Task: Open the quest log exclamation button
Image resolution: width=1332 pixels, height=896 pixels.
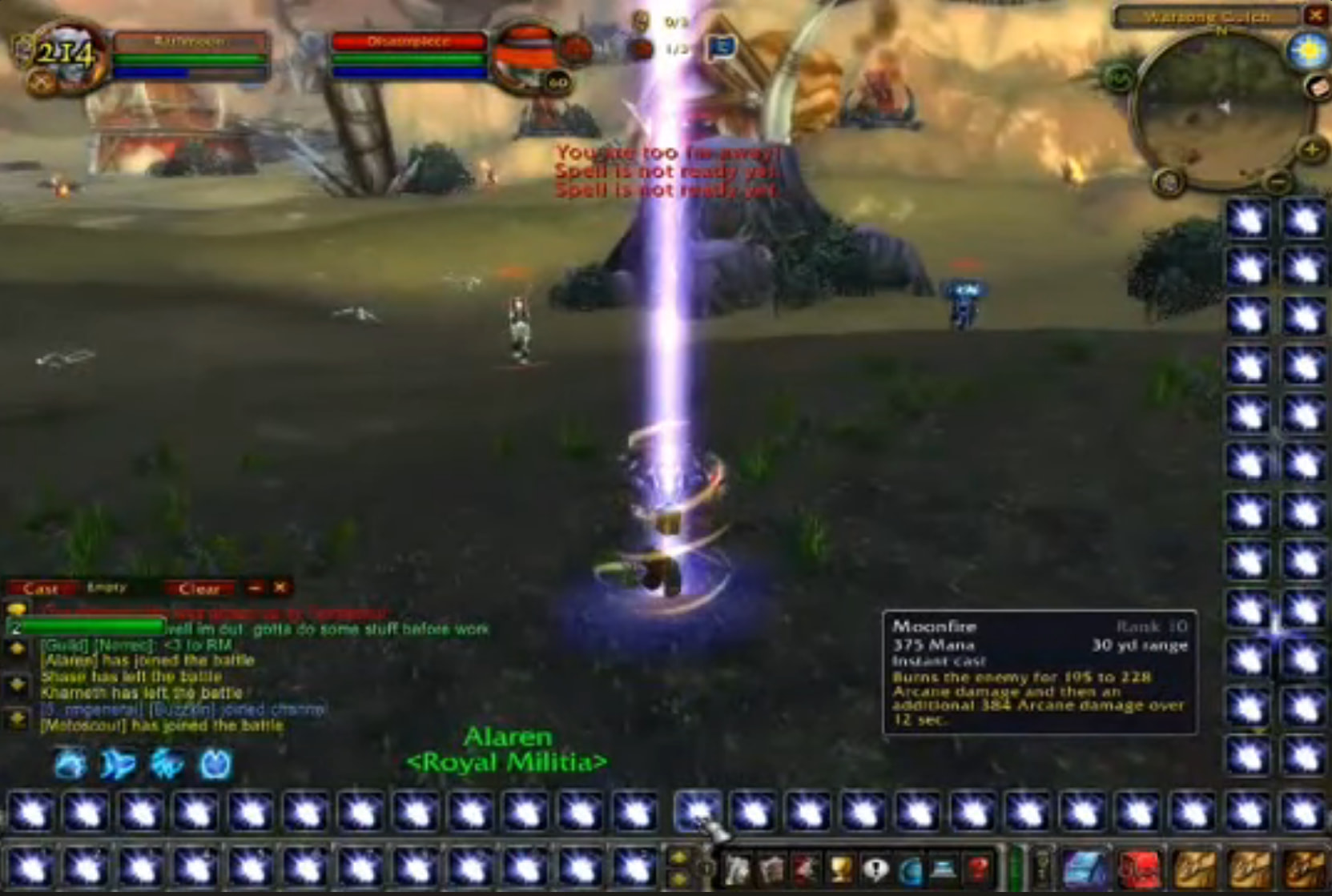Action: 876,869
